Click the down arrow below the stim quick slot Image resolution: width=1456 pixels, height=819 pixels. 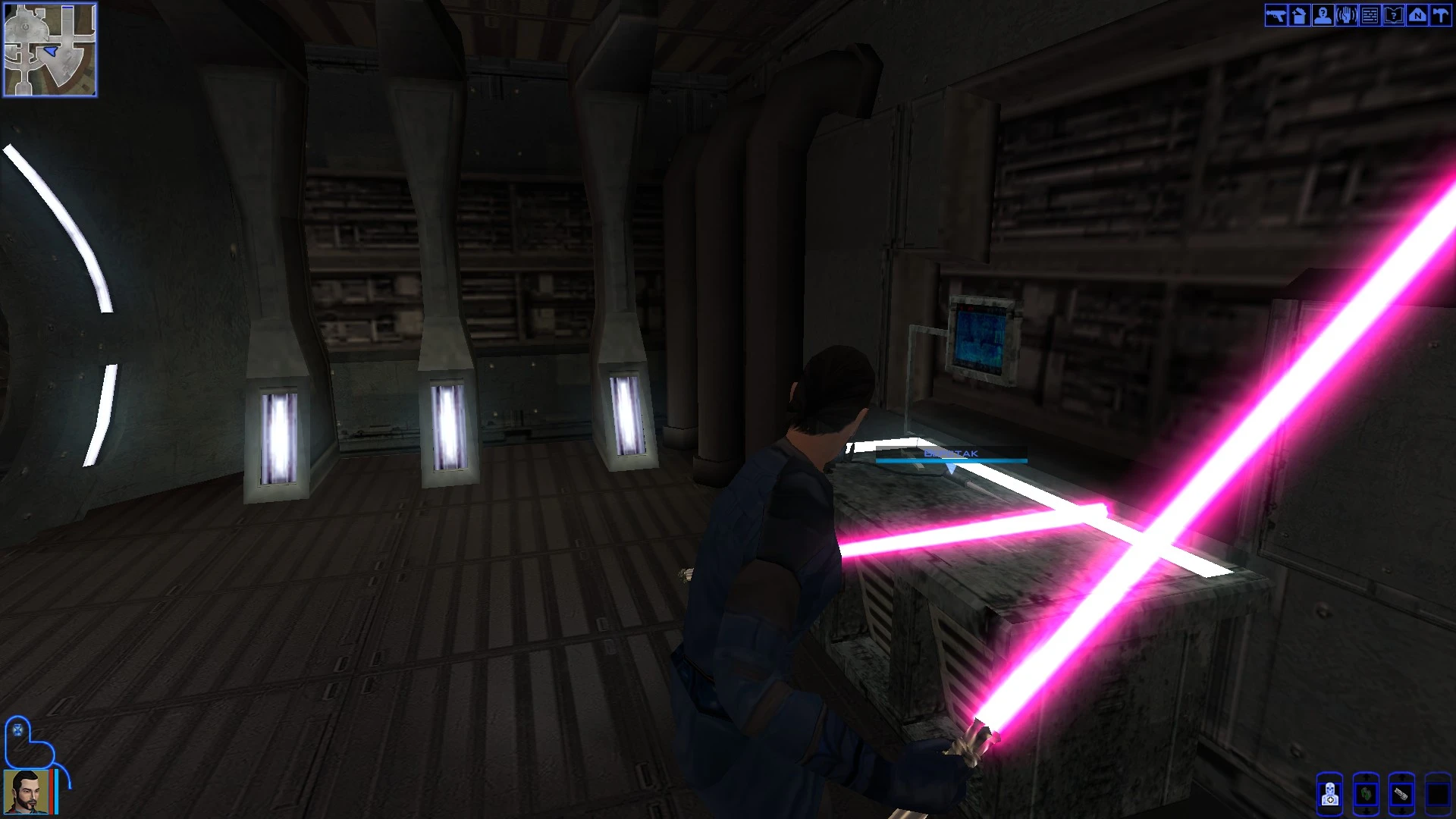(1403, 811)
